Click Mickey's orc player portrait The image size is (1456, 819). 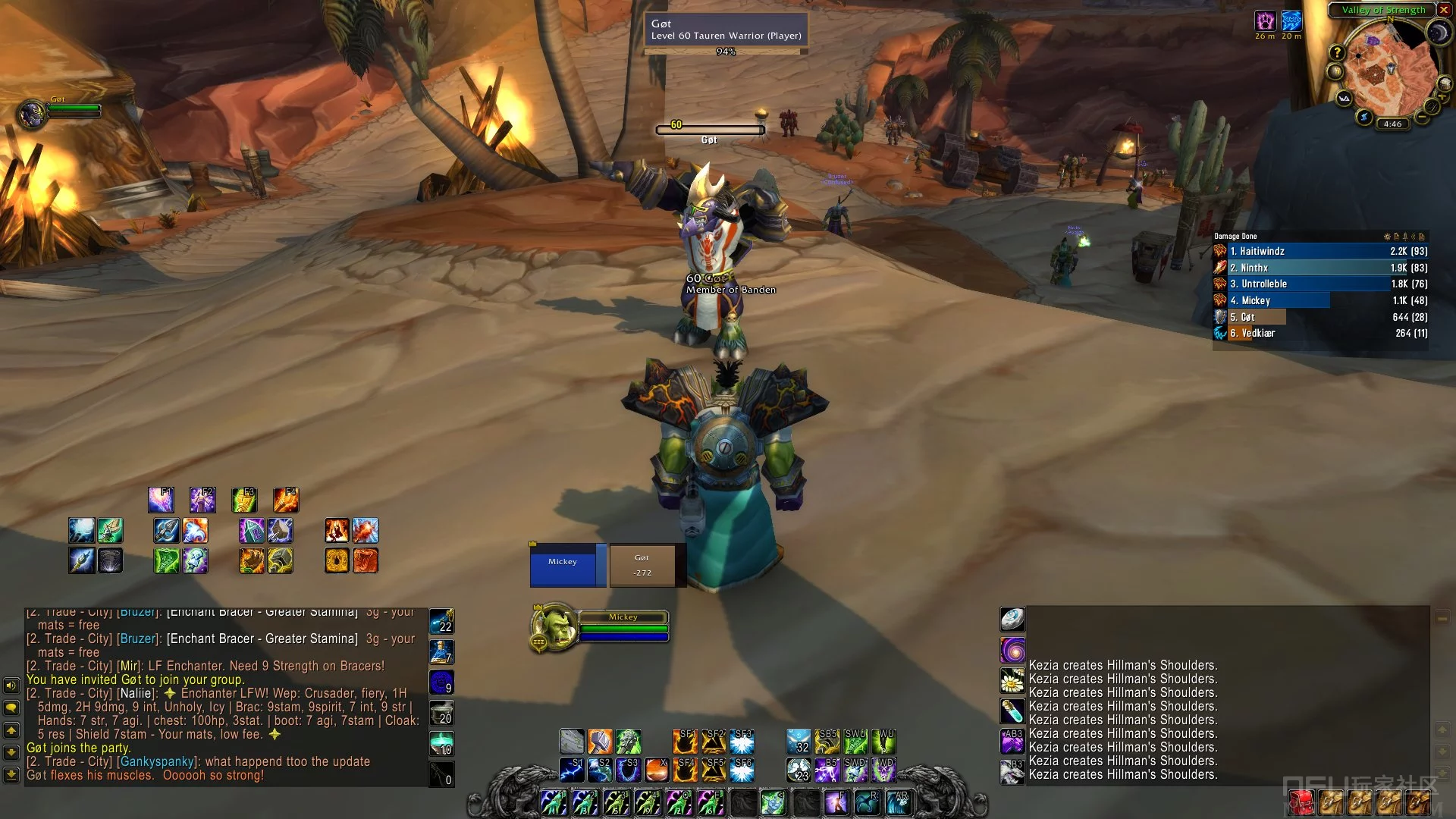pyautogui.click(x=552, y=626)
